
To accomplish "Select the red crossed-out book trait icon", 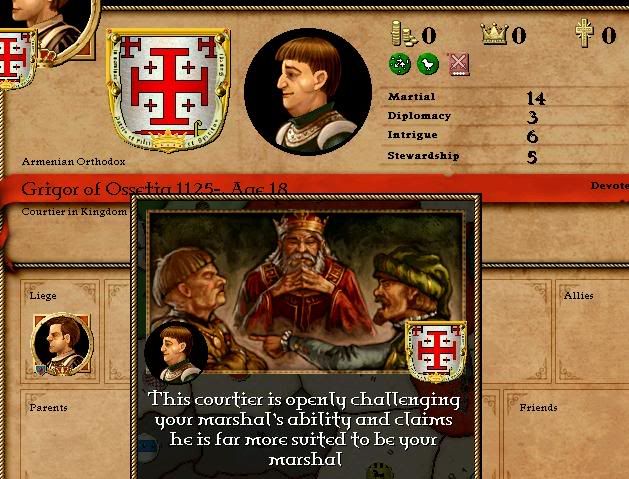I will pyautogui.click(x=458, y=65).
